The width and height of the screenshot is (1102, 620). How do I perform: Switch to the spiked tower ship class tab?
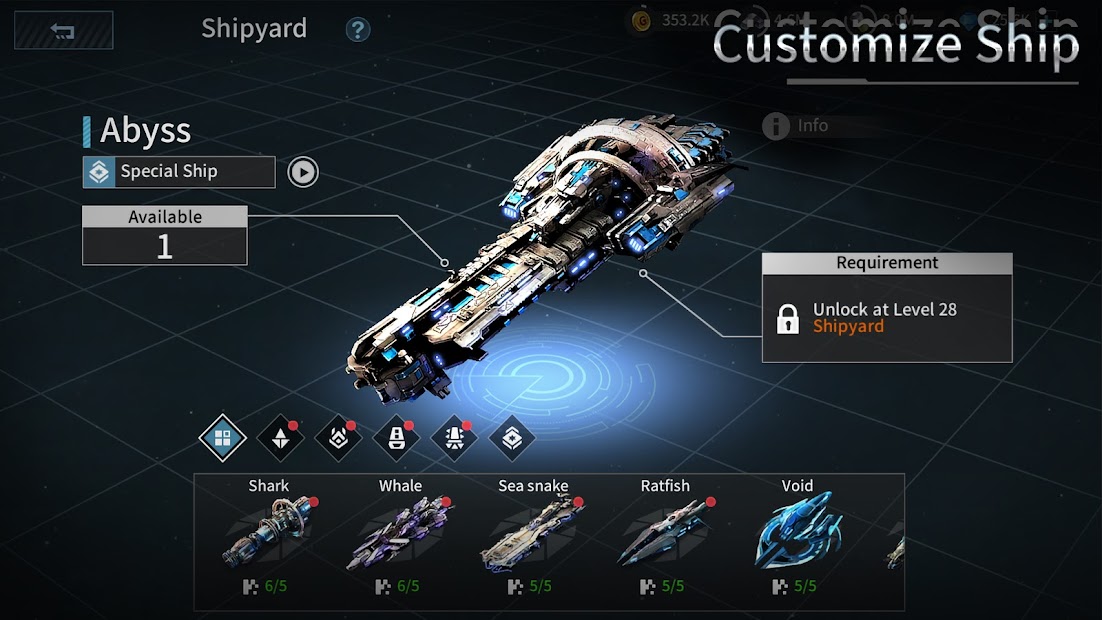(454, 438)
